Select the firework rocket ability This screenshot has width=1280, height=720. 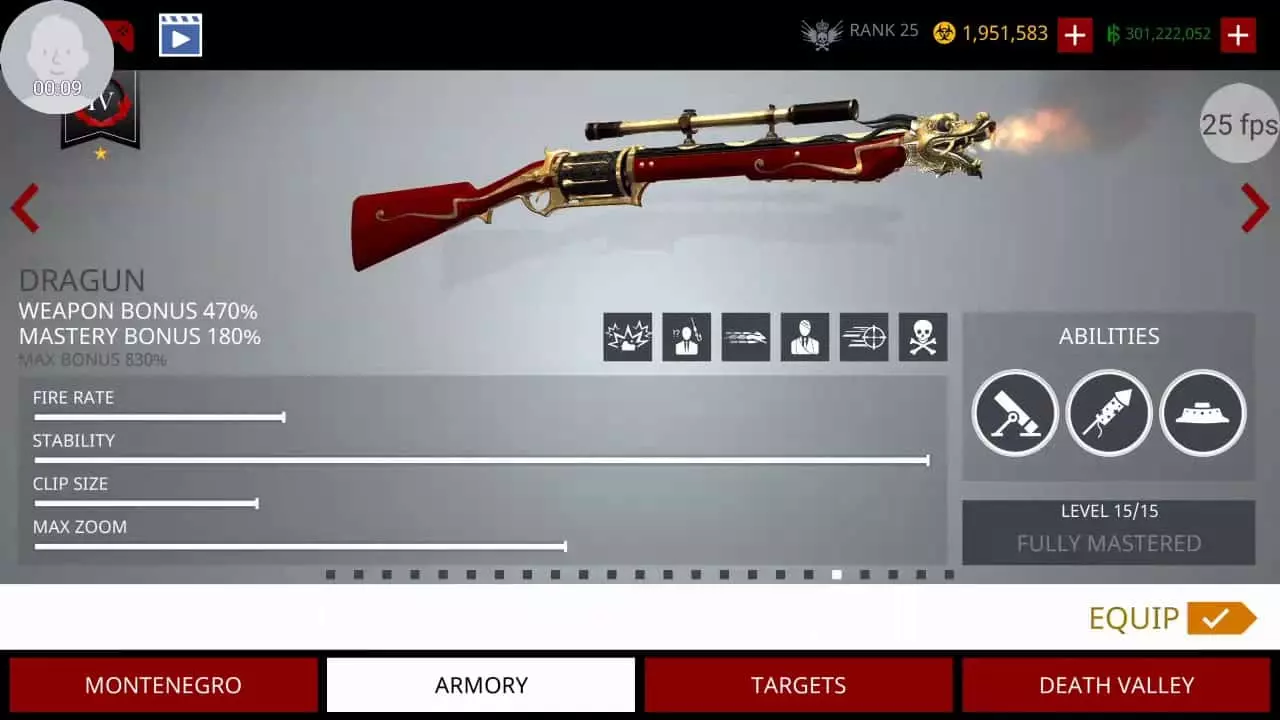click(x=1109, y=413)
